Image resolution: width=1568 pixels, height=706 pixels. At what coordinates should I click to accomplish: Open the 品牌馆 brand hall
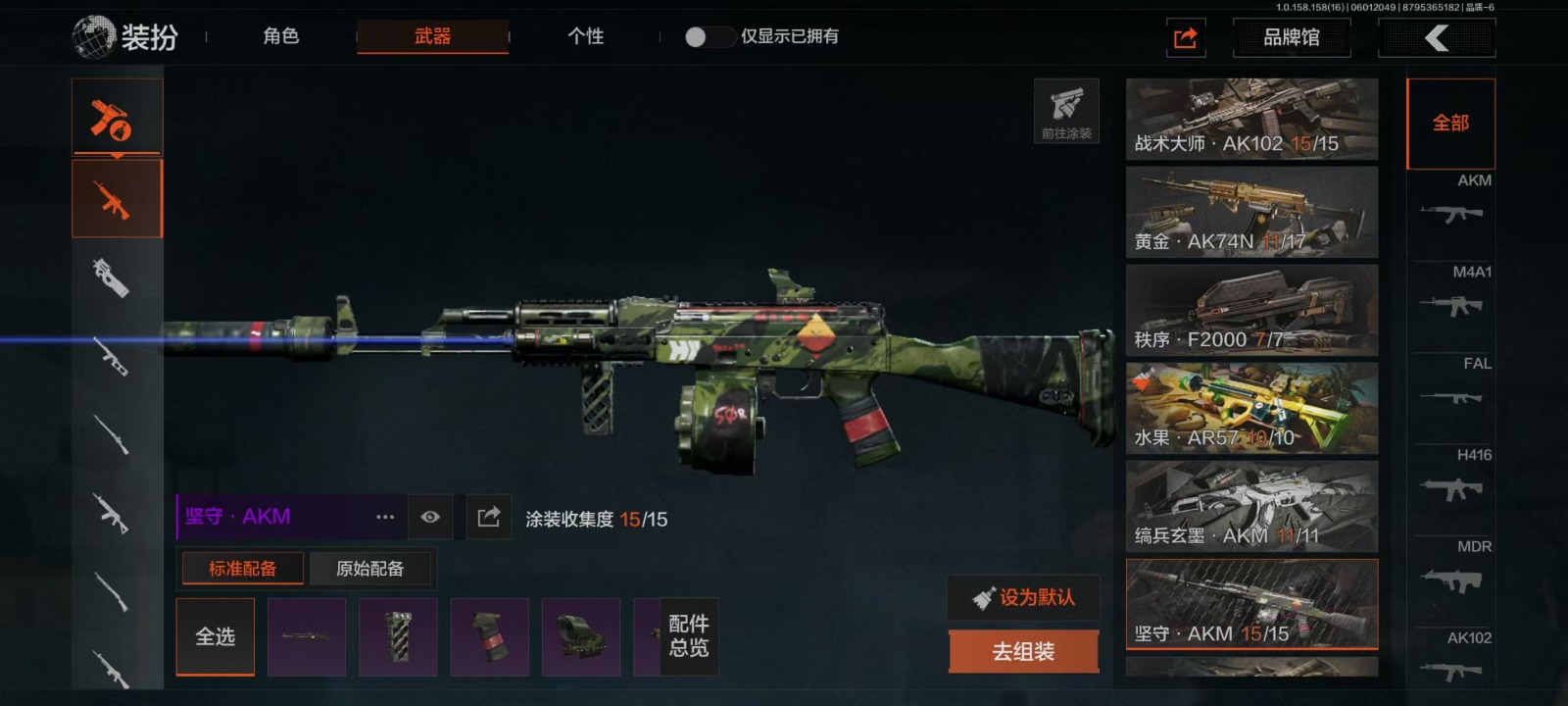[x=1291, y=37]
